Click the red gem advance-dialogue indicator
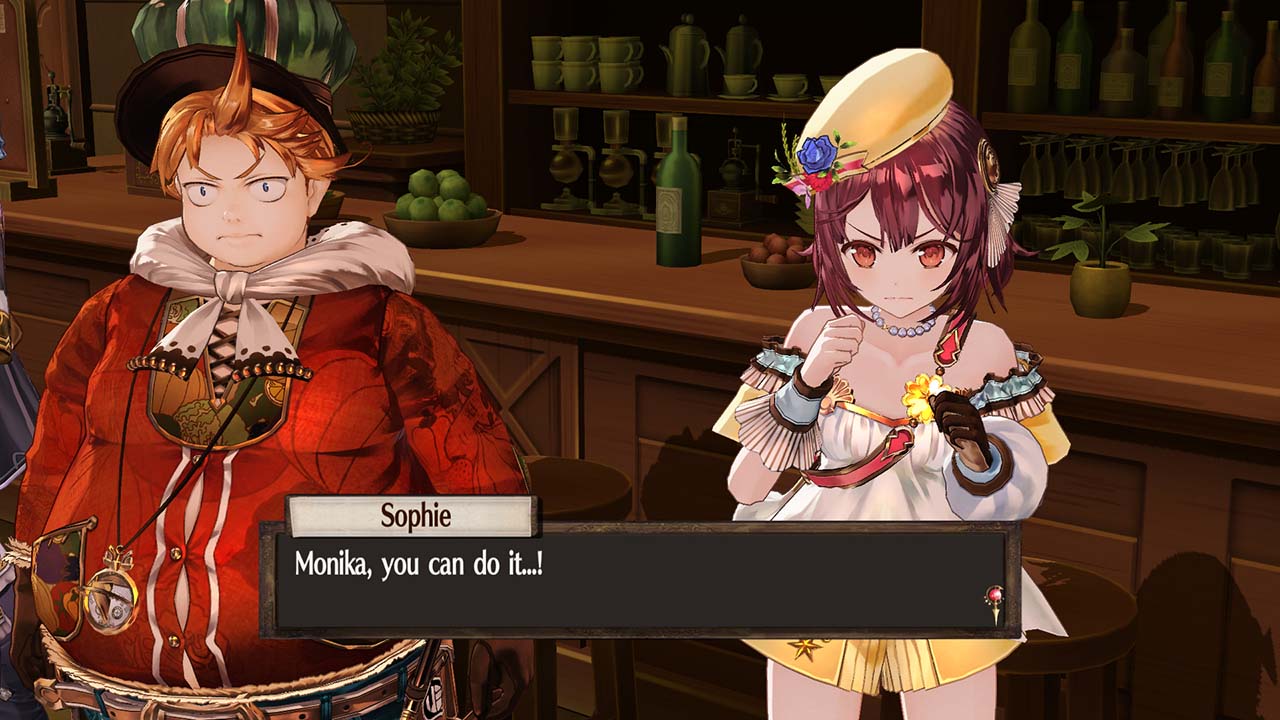Viewport: 1280px width, 720px height. (x=995, y=601)
